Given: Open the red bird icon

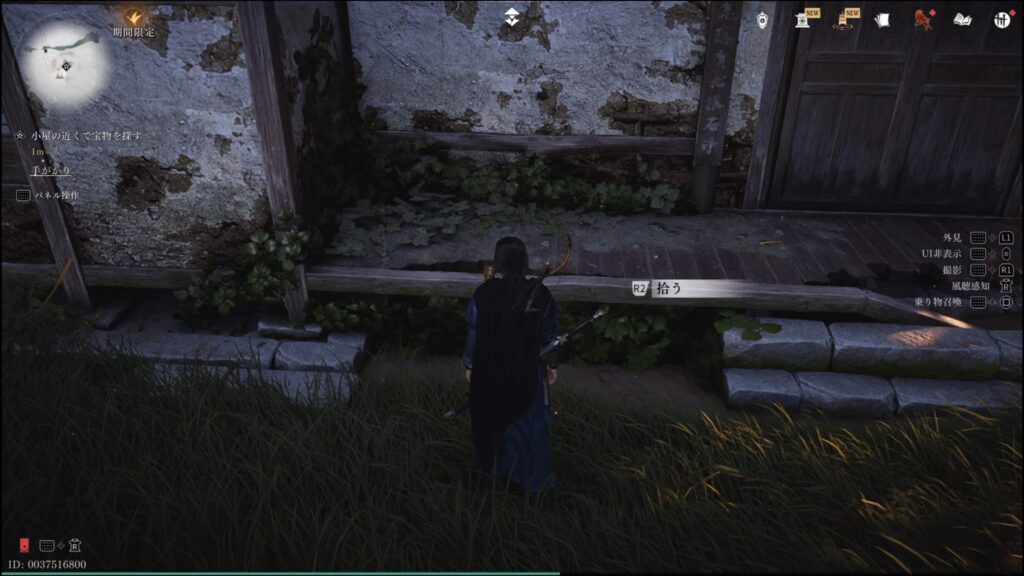Looking at the screenshot, I should coord(921,19).
